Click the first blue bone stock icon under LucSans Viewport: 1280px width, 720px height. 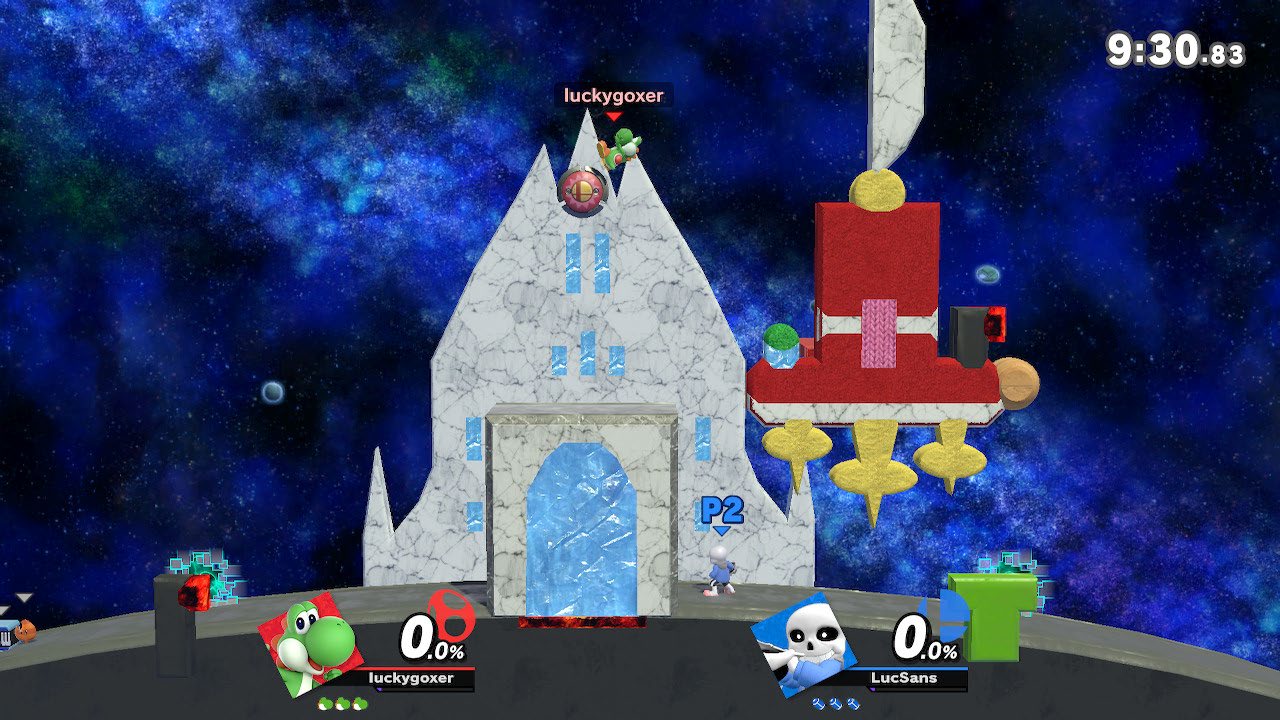[x=817, y=704]
